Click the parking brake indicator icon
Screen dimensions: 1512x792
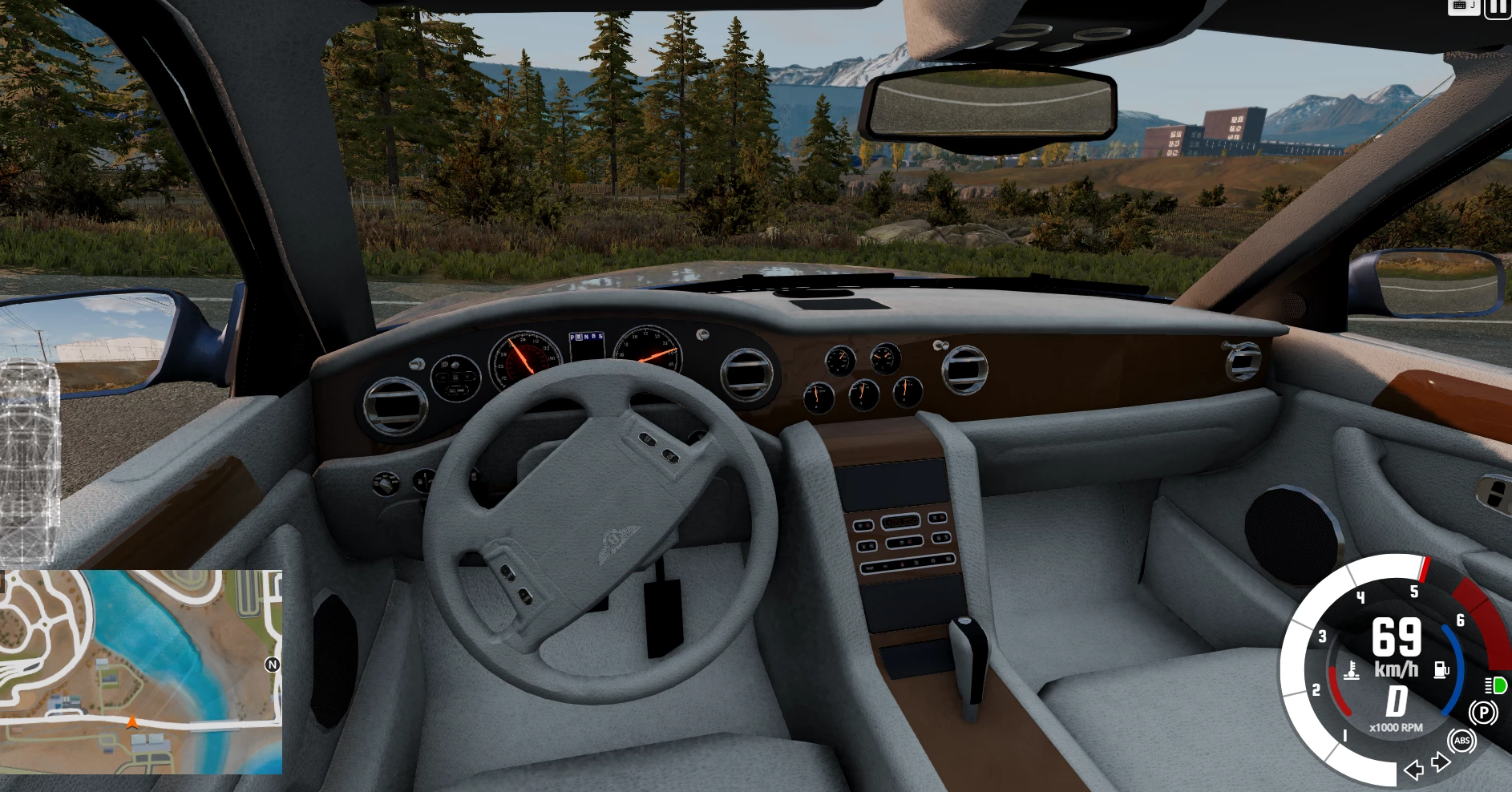[1483, 713]
